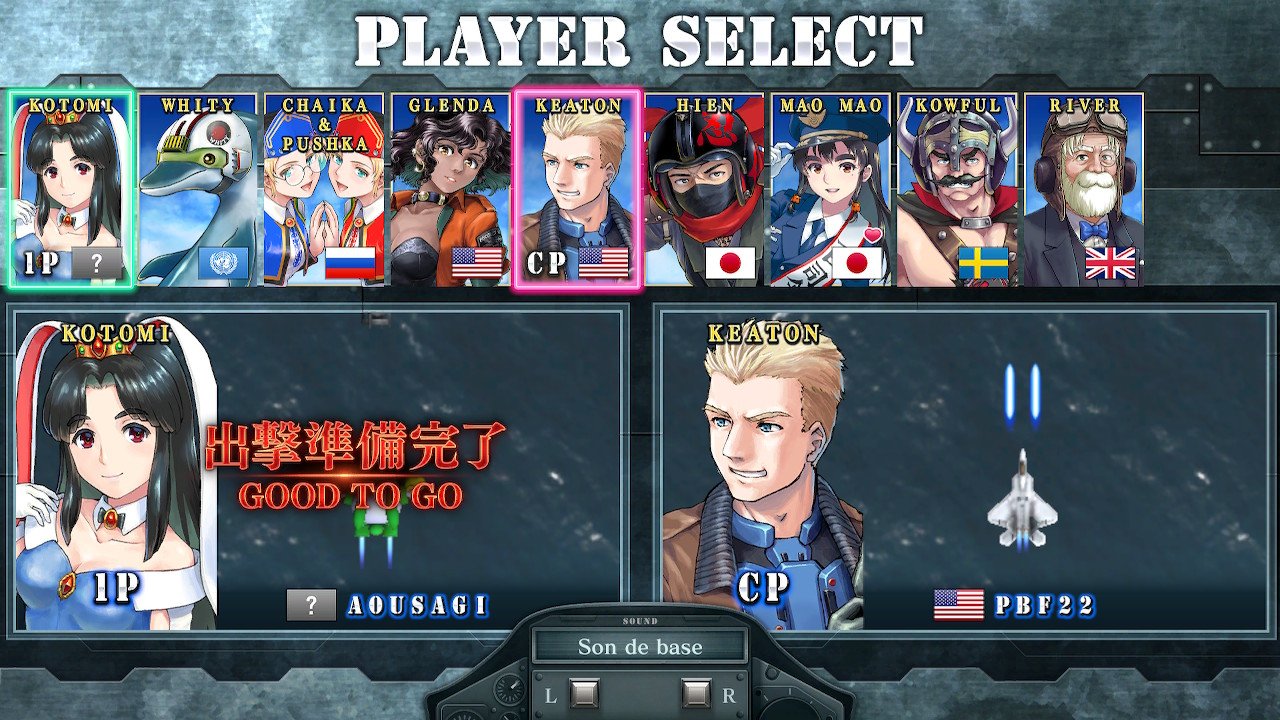Choose Whity the dolphin pilot
Viewport: 1280px width, 720px height.
click(198, 190)
